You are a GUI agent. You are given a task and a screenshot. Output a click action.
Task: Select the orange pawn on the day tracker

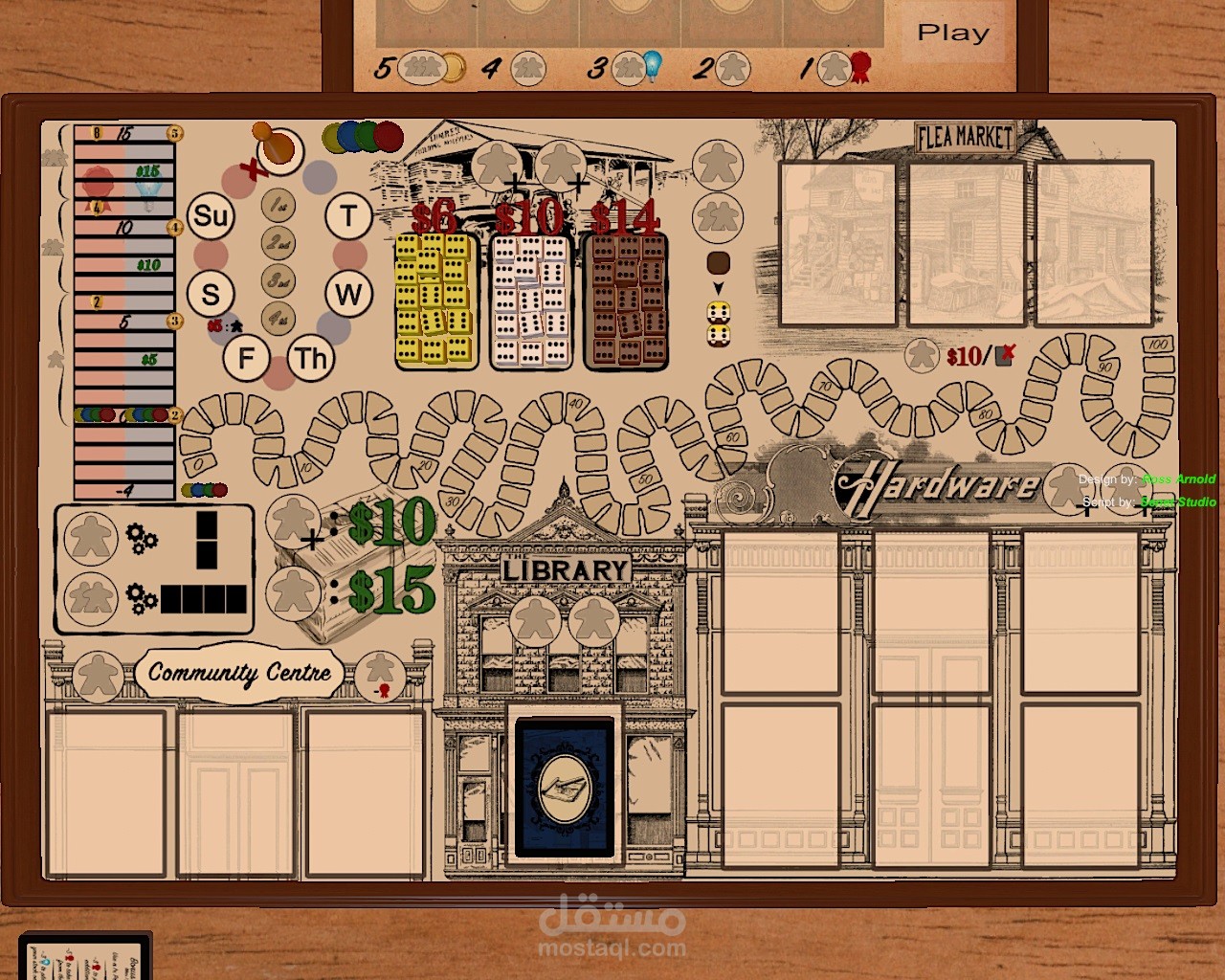click(x=278, y=147)
